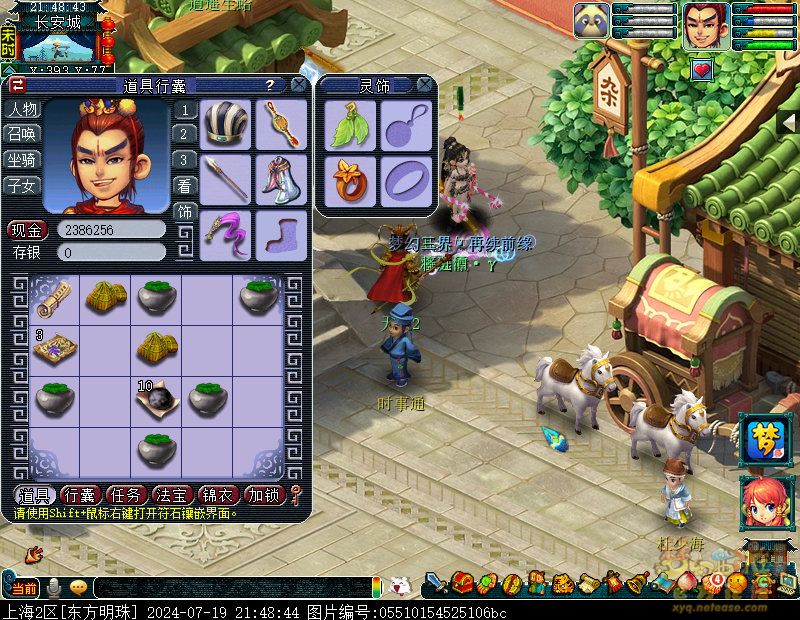The width and height of the screenshot is (800, 620).
Task: Open the 坐骑 mount view
Action: [x=22, y=159]
